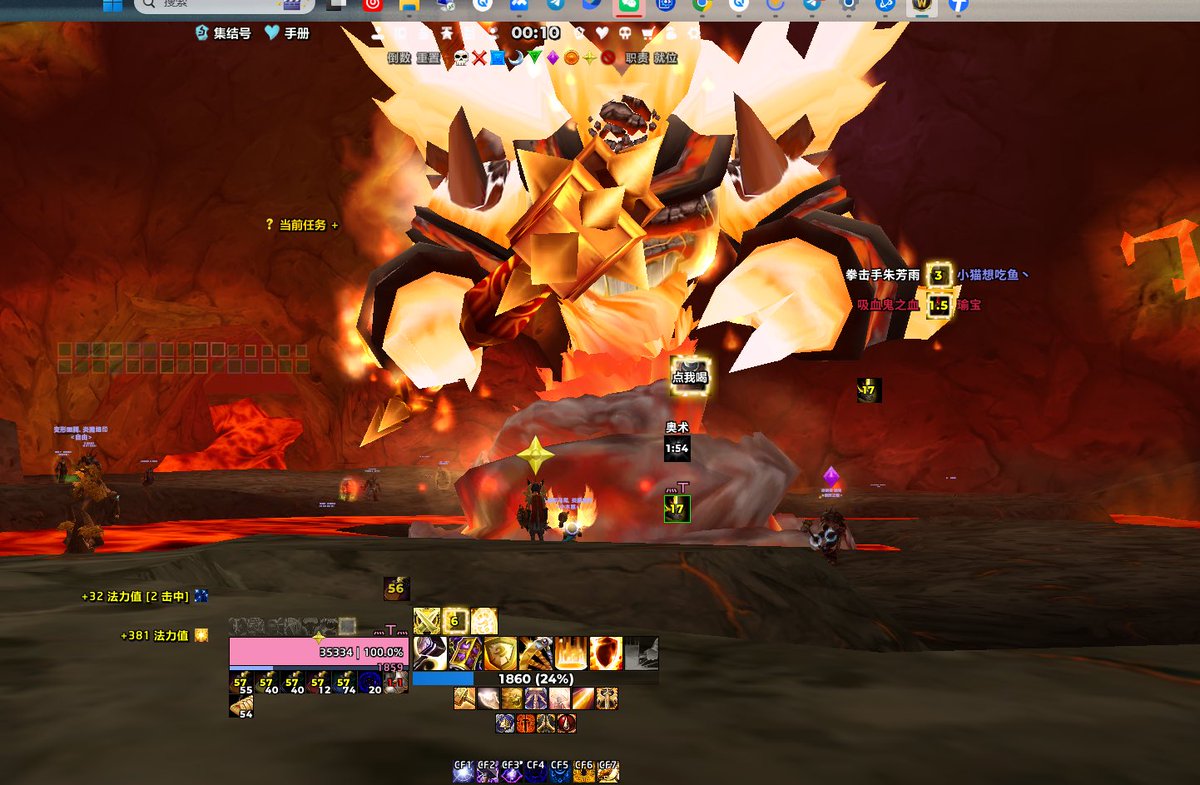
Task: Activate the CF1 hotkey slot
Action: (462, 771)
